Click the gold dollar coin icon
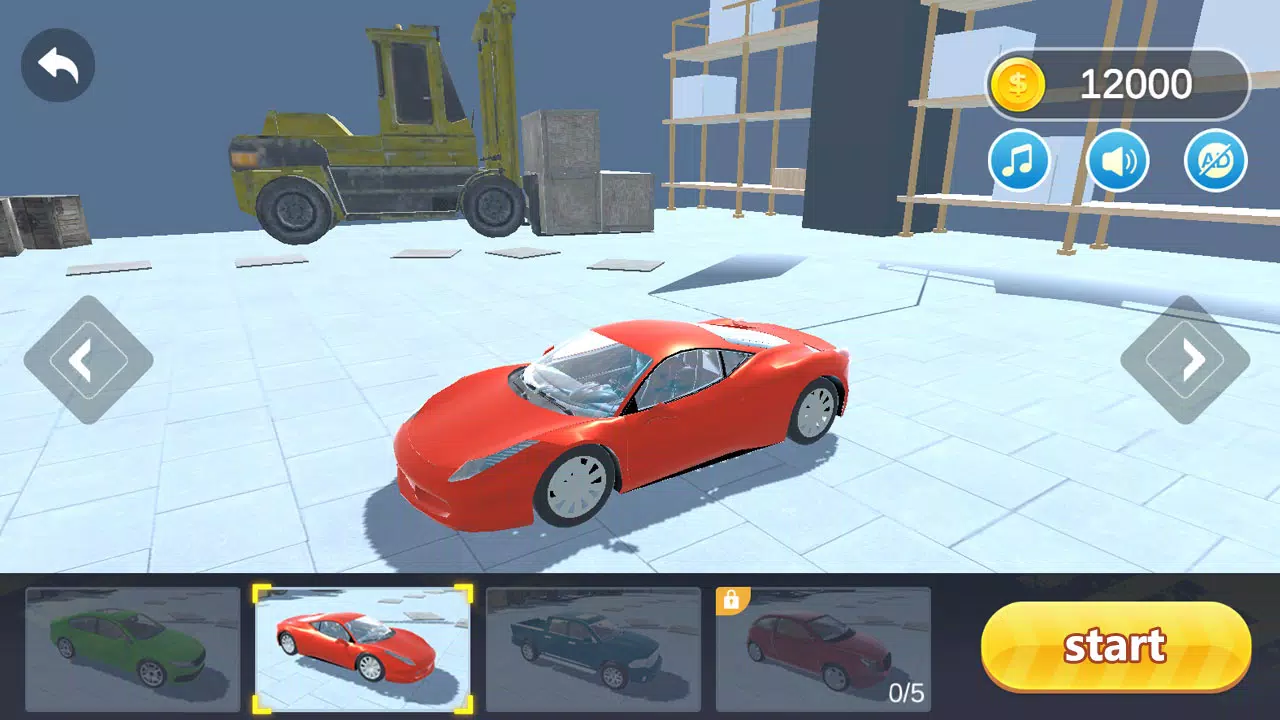 pyautogui.click(x=1019, y=84)
